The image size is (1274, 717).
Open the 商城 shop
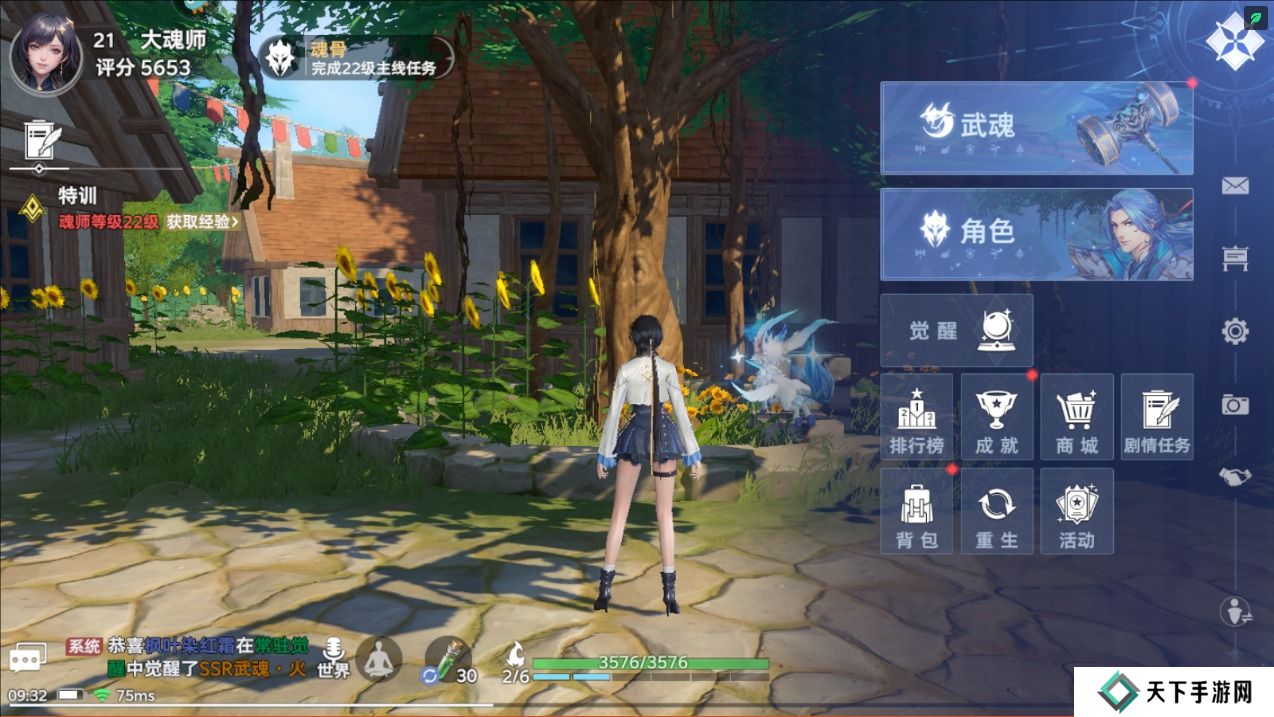click(1077, 418)
